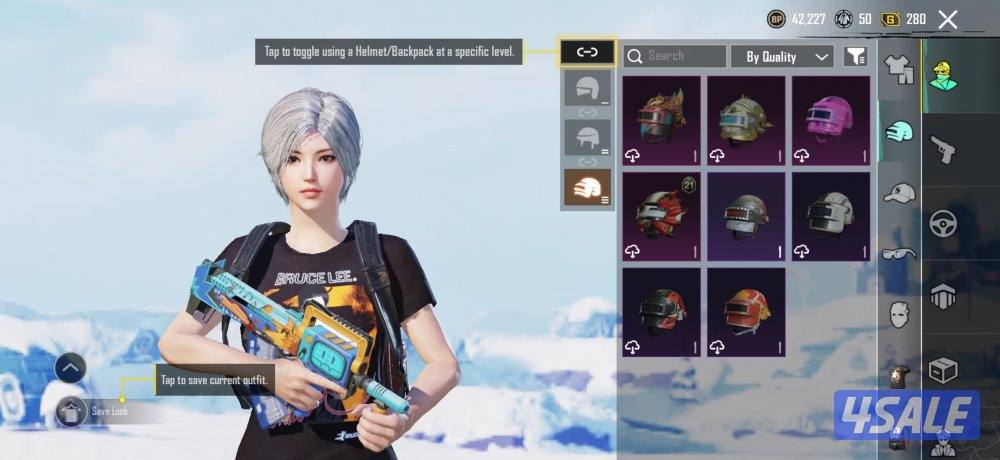
Task: Open the face mask category
Action: [900, 313]
